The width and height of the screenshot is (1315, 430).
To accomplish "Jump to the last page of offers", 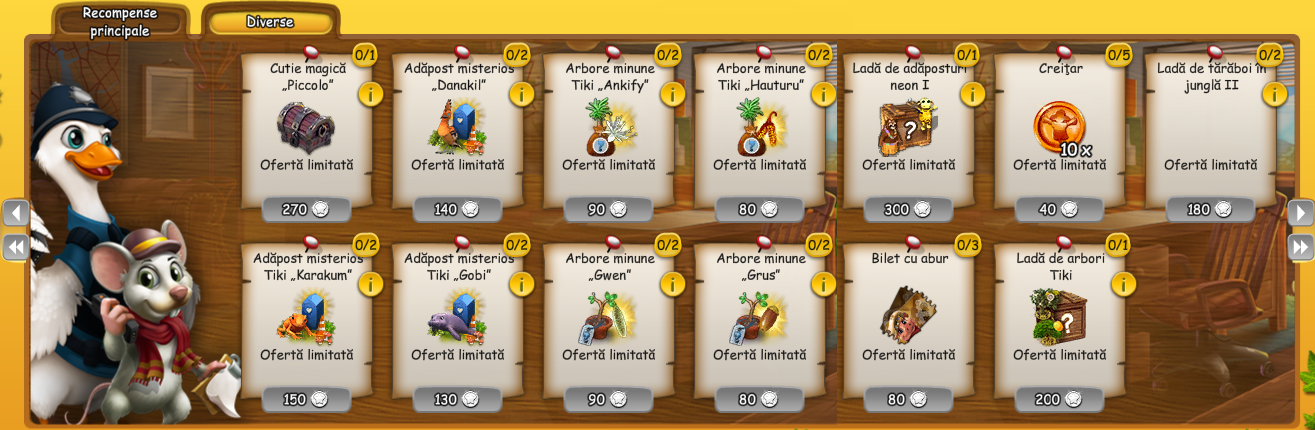I will [x=1300, y=247].
